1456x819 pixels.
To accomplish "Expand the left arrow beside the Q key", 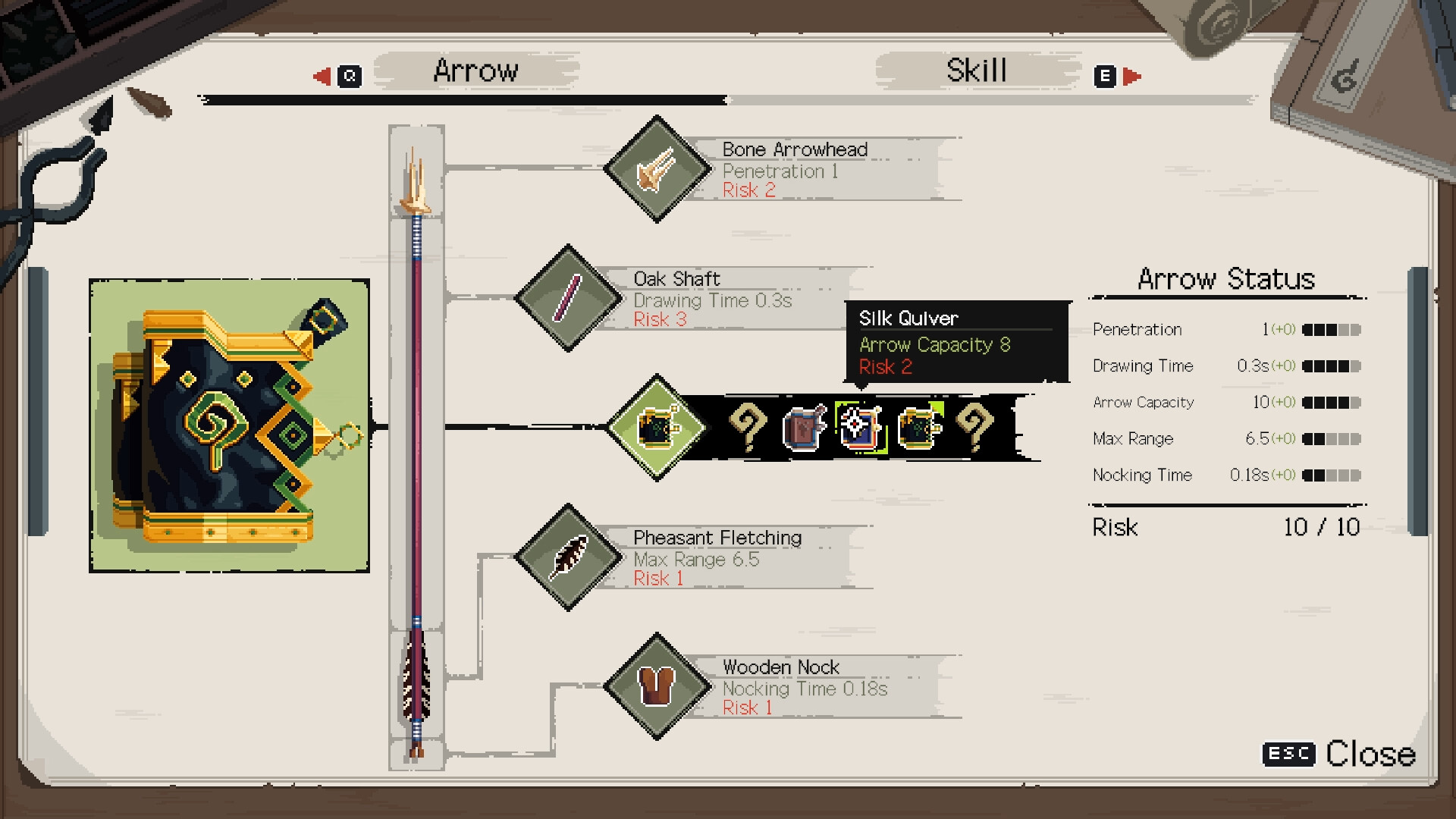I will point(322,75).
